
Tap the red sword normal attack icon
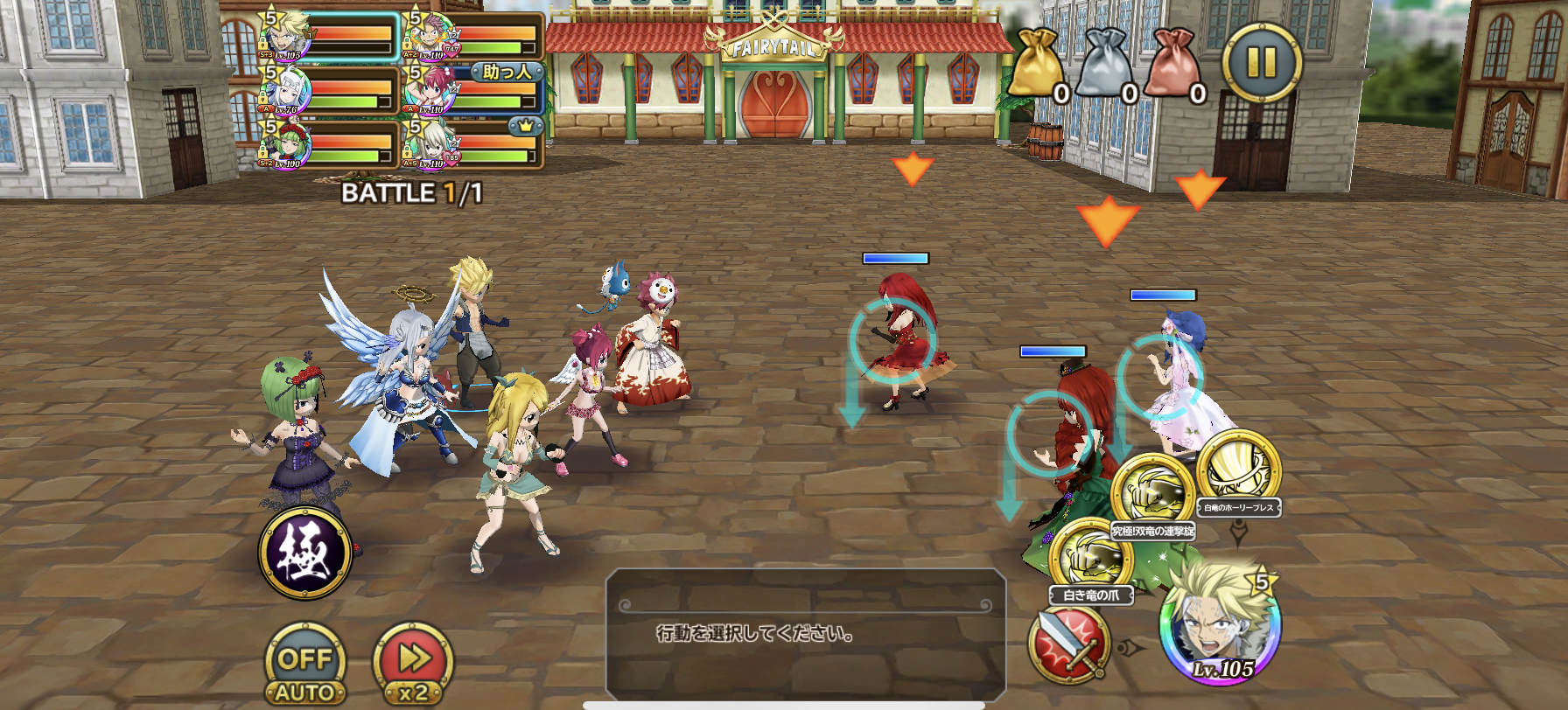coord(1067,647)
